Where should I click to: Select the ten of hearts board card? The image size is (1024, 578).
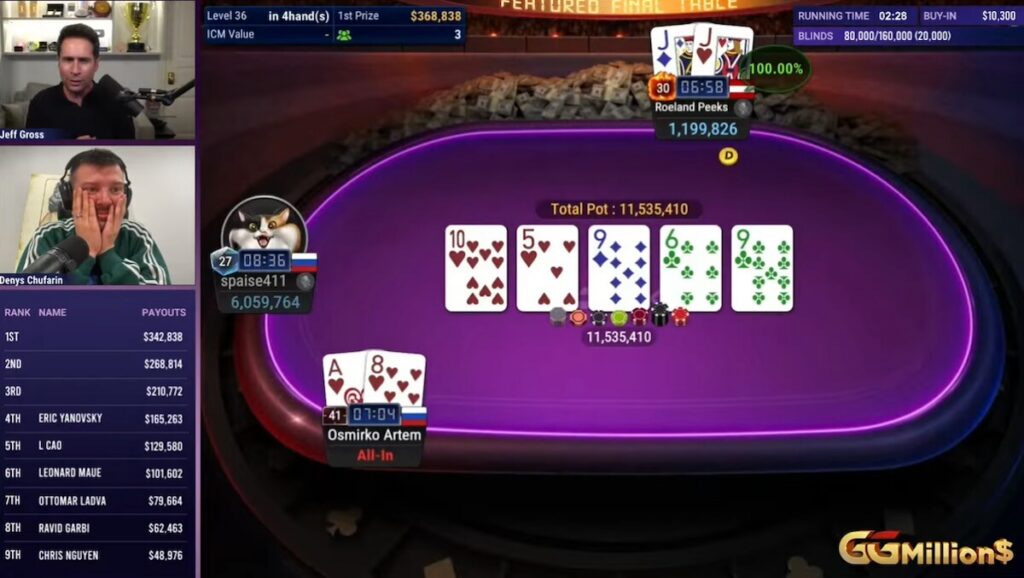[476, 267]
